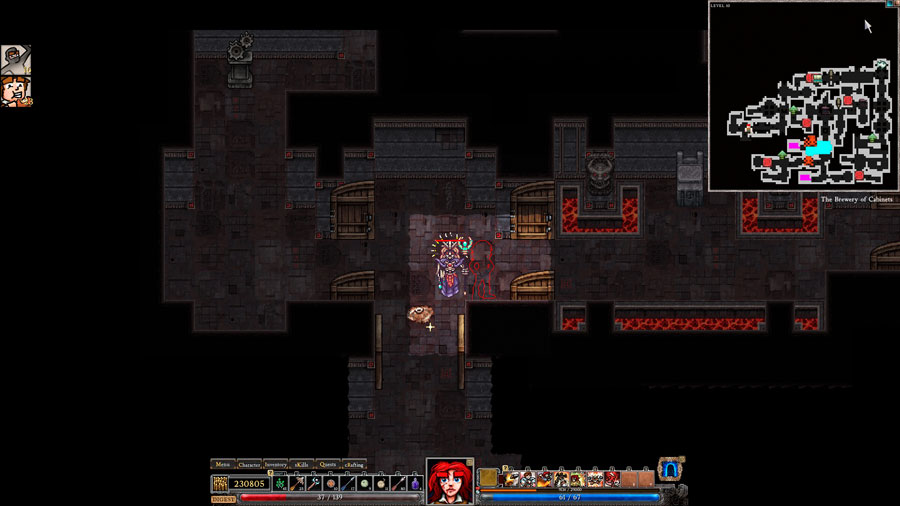This screenshot has width=900, height=506.
Task: Select the empty tan skill slot
Action: click(x=488, y=478)
